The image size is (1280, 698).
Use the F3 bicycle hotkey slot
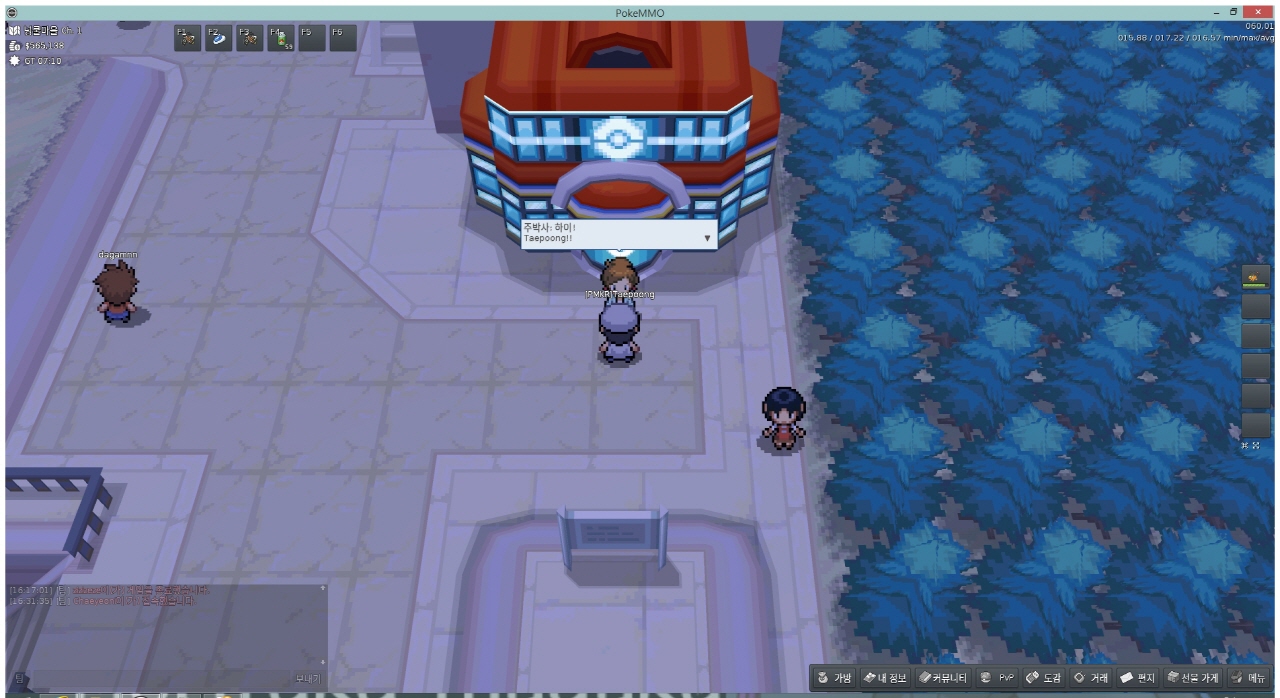click(249, 38)
